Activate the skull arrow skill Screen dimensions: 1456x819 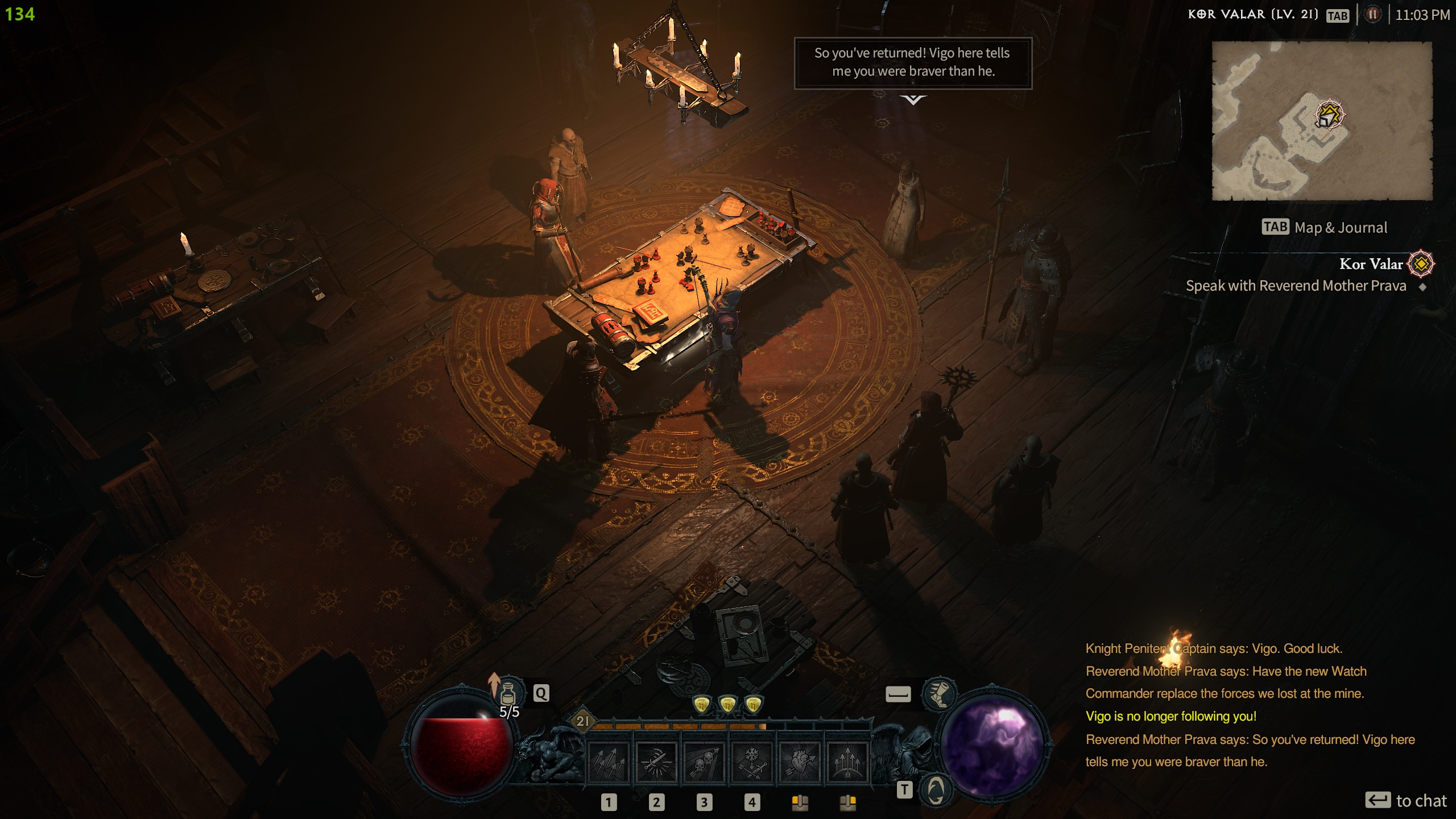tap(704, 762)
